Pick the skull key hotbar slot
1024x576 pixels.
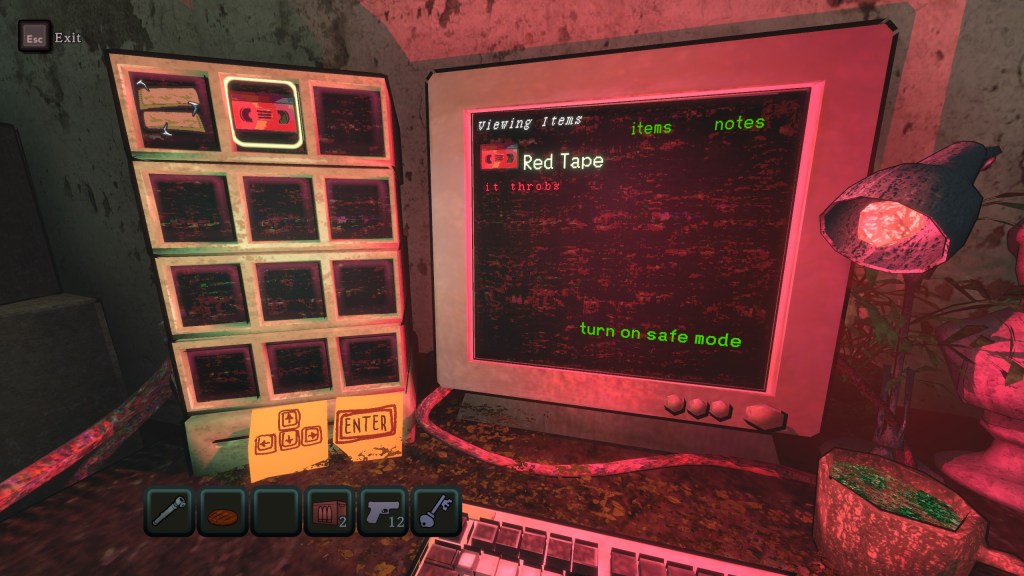[x=434, y=511]
